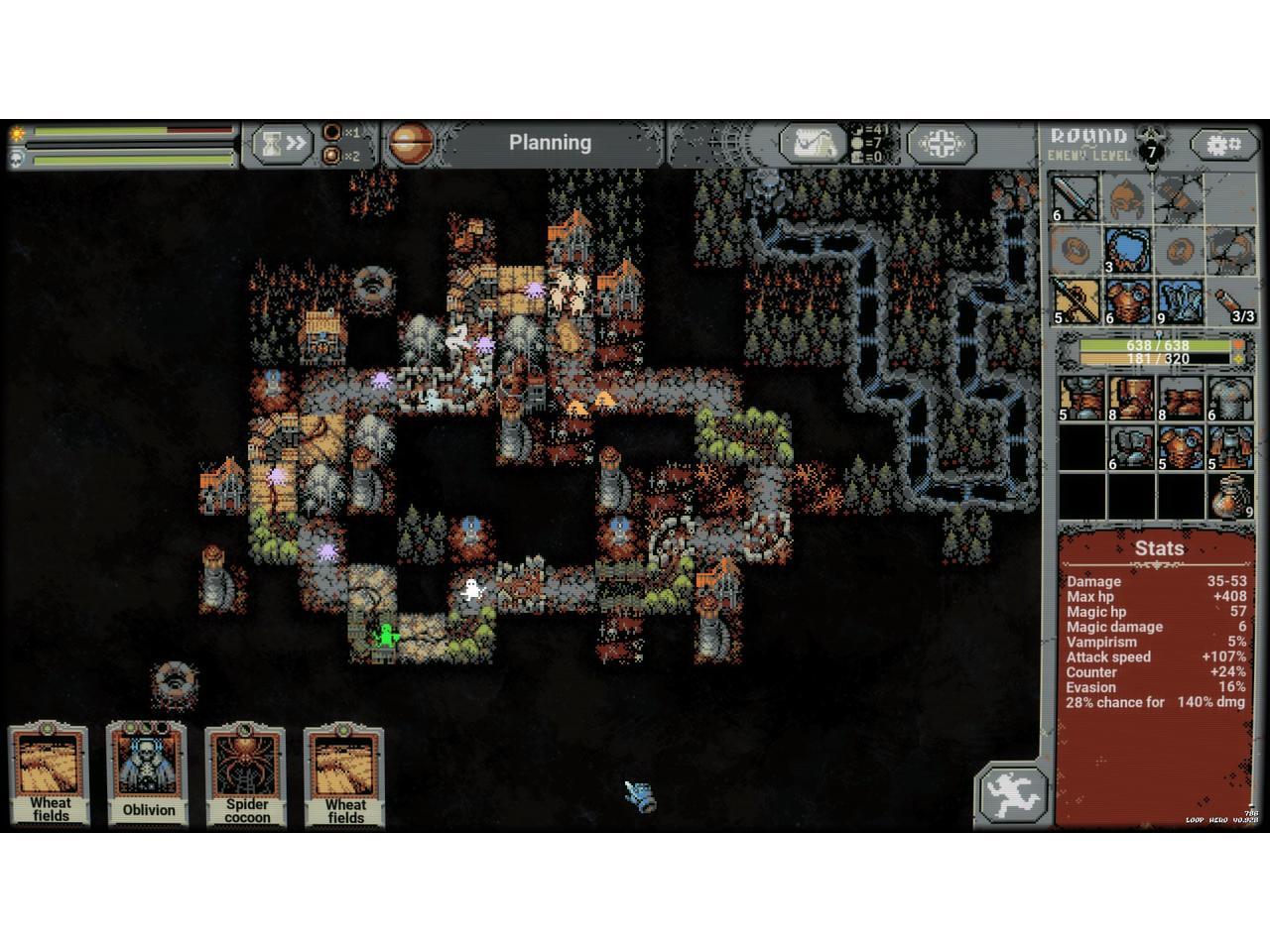Click the cross-shaped button in top bar
The image size is (1270, 952).
(x=942, y=145)
